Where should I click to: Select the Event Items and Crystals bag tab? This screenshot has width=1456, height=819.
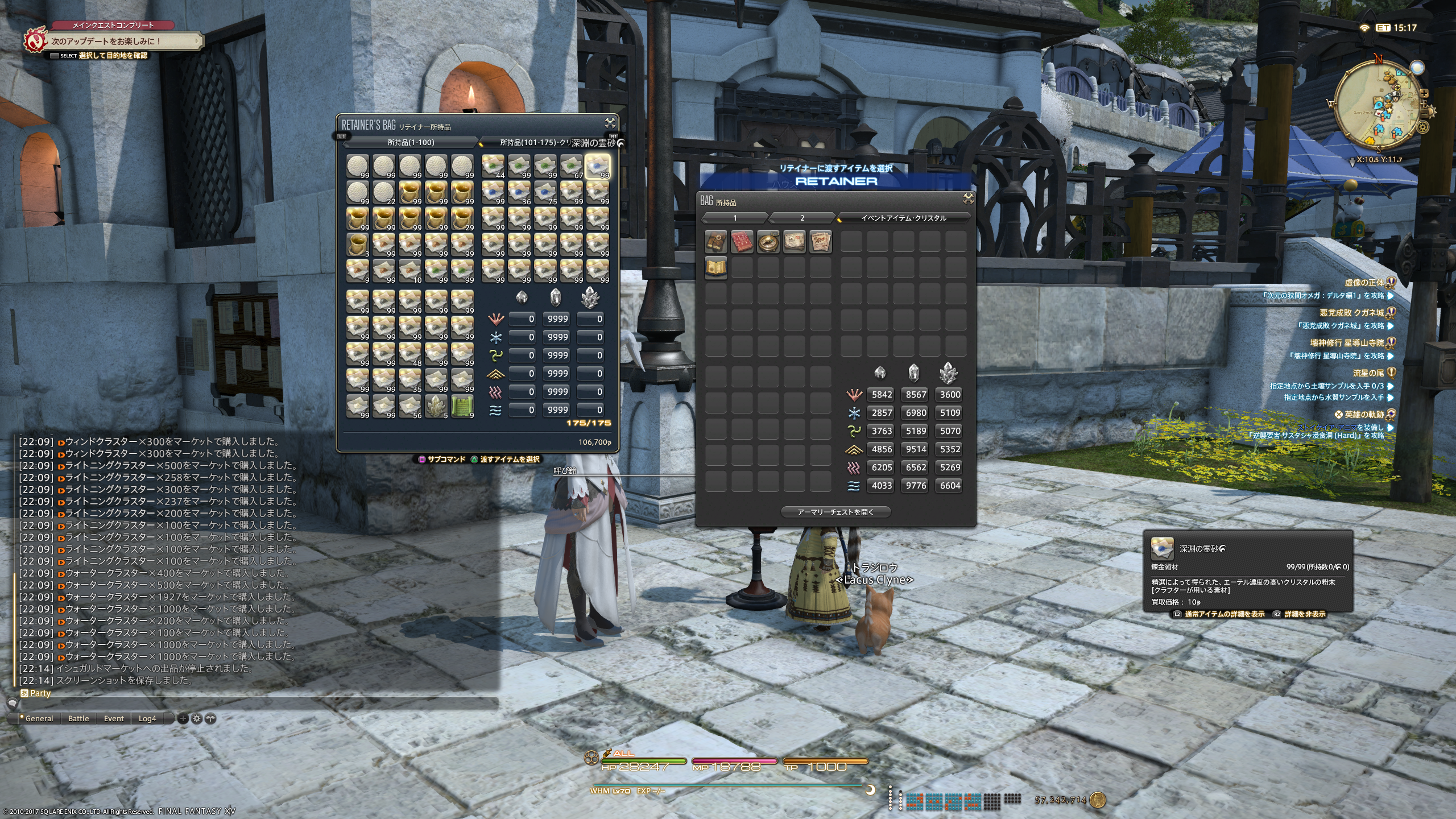pyautogui.click(x=903, y=218)
